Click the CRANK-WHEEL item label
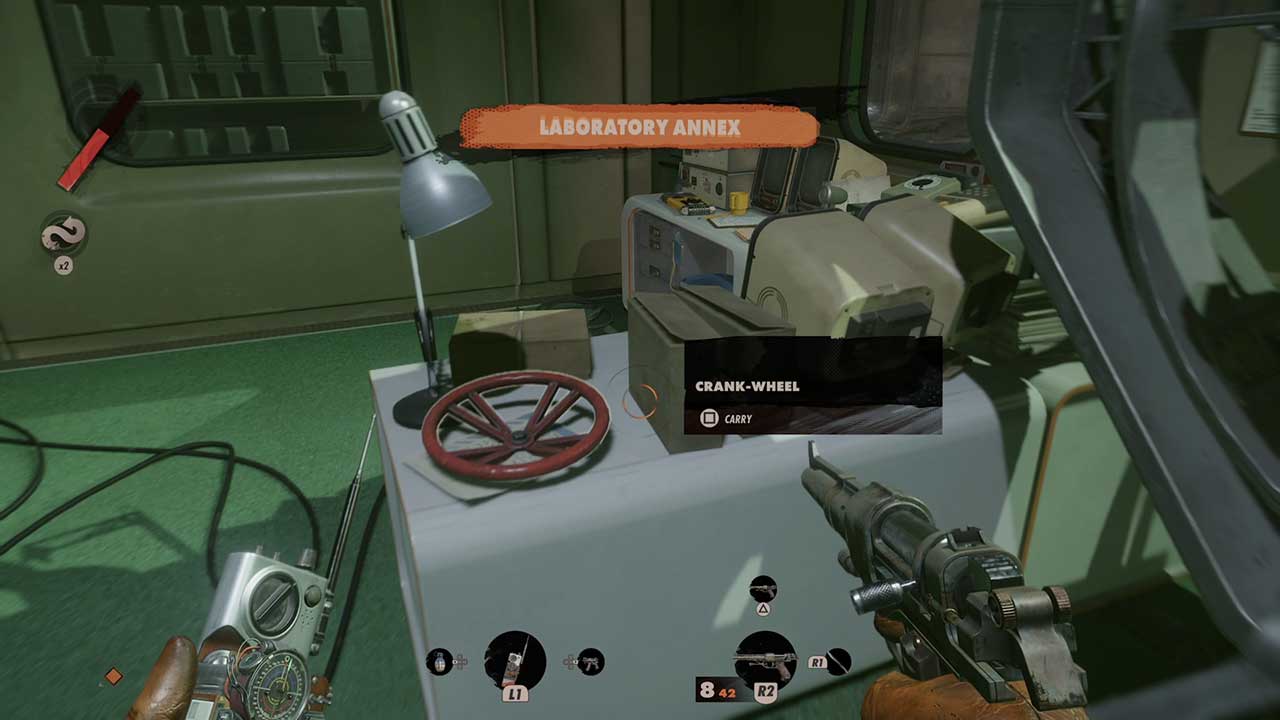Screen dimensions: 1280x720 point(745,385)
